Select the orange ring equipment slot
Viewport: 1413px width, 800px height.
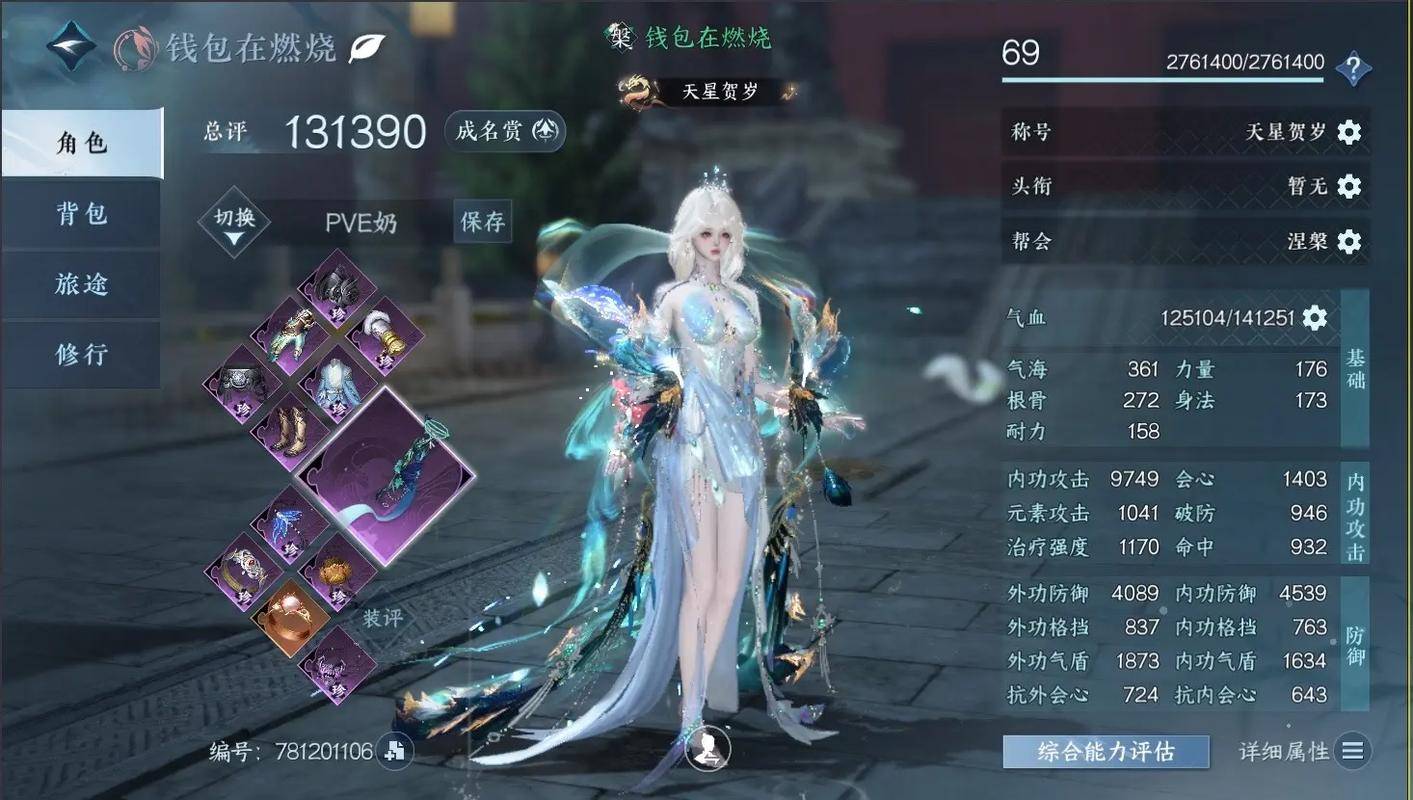(x=289, y=619)
